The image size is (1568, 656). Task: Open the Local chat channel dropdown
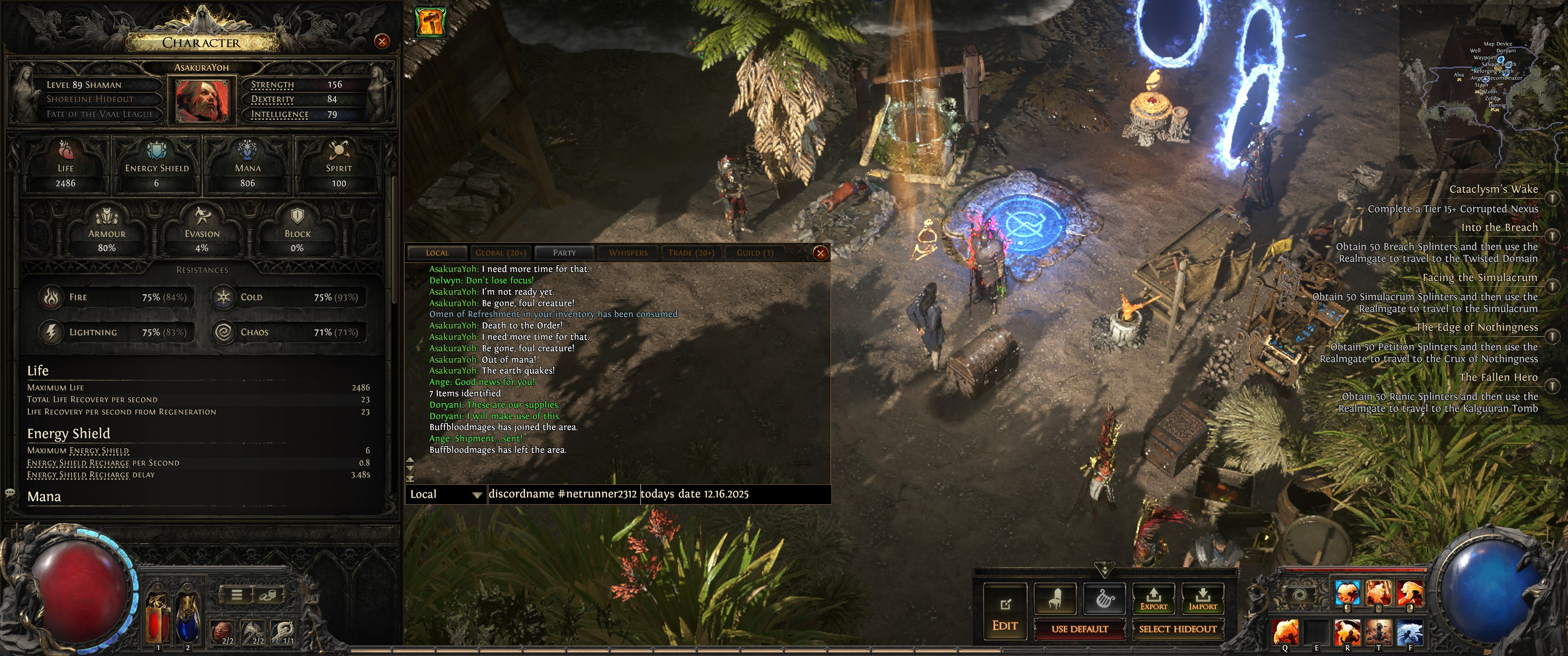click(x=446, y=494)
